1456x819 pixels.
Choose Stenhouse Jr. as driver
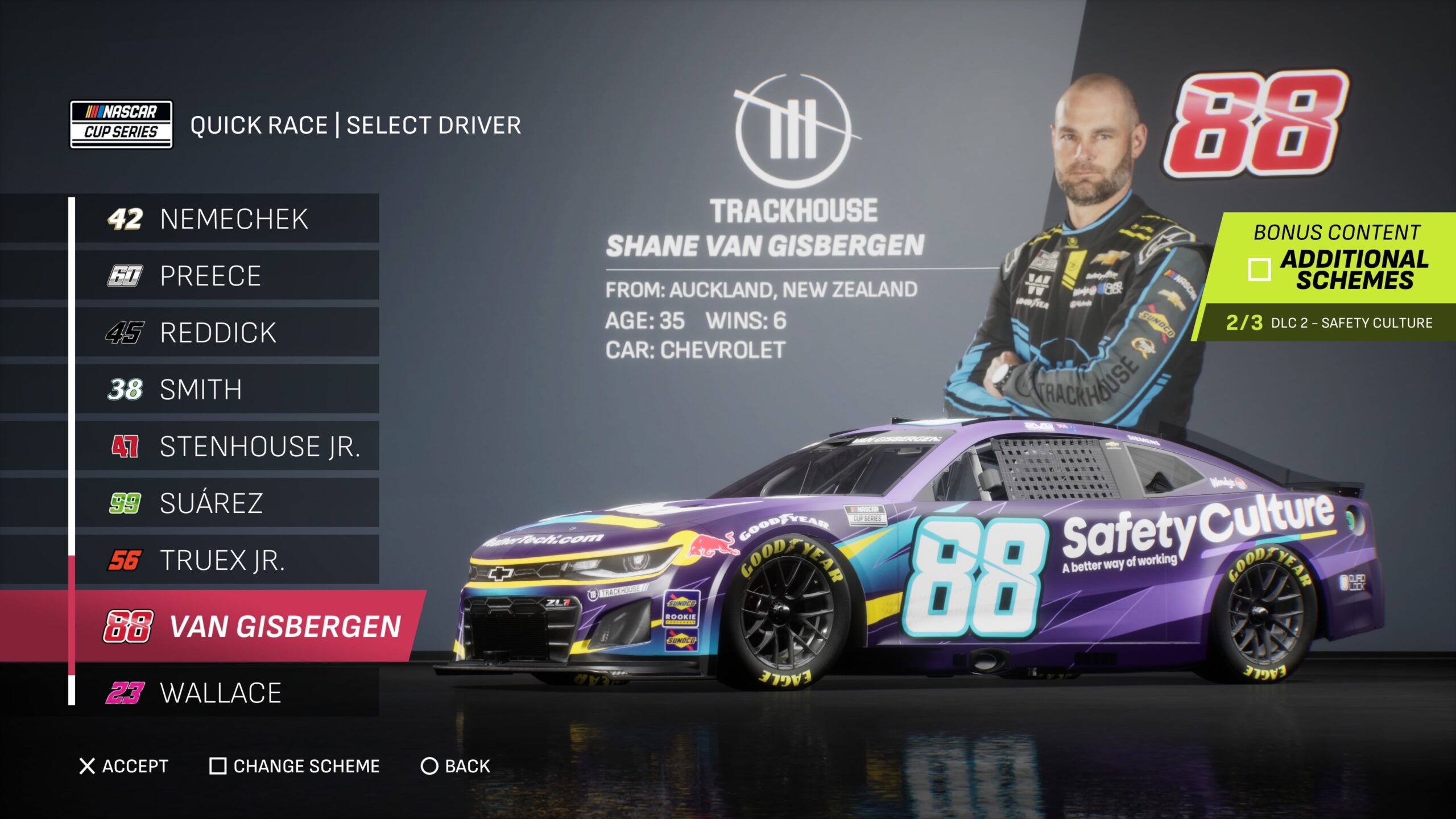[227, 446]
